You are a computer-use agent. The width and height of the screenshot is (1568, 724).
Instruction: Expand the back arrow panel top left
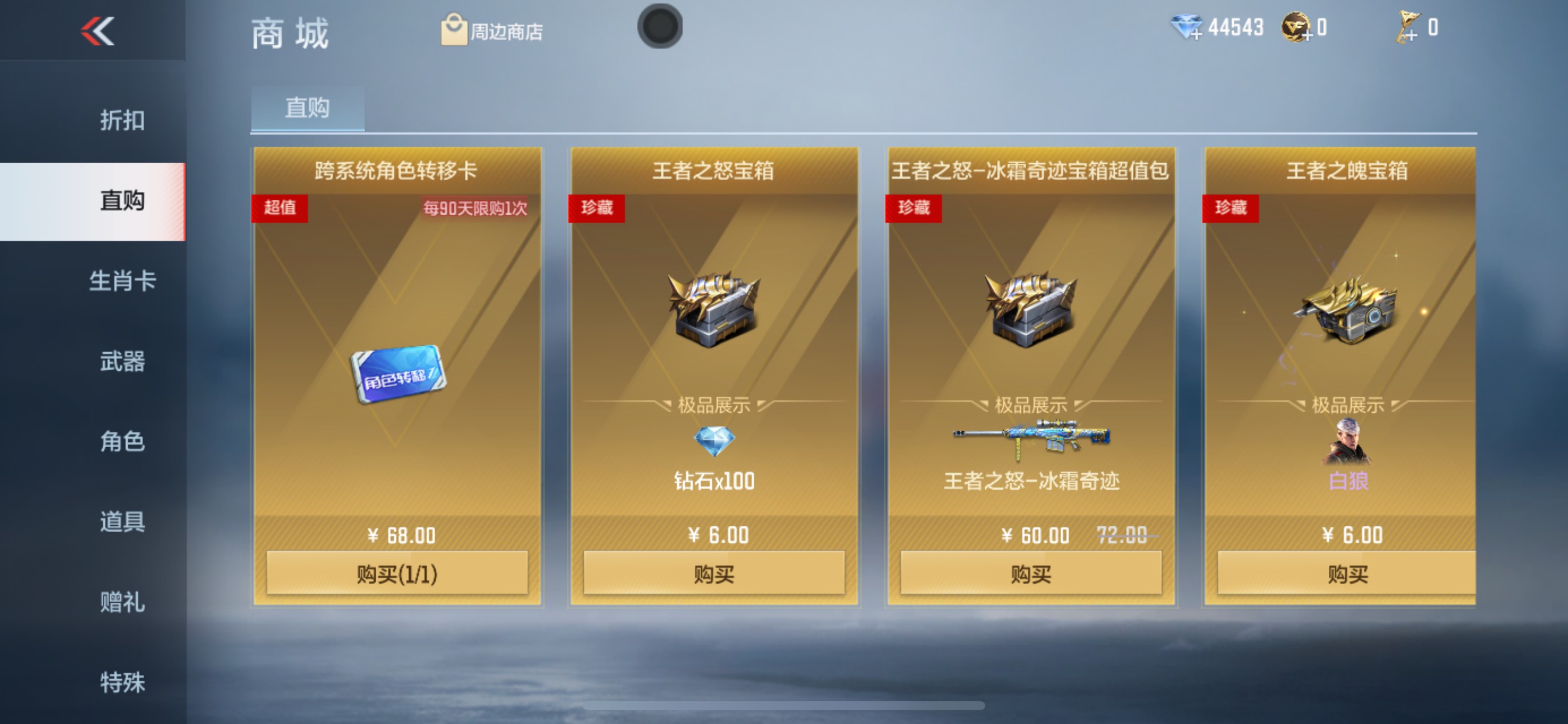pyautogui.click(x=97, y=30)
